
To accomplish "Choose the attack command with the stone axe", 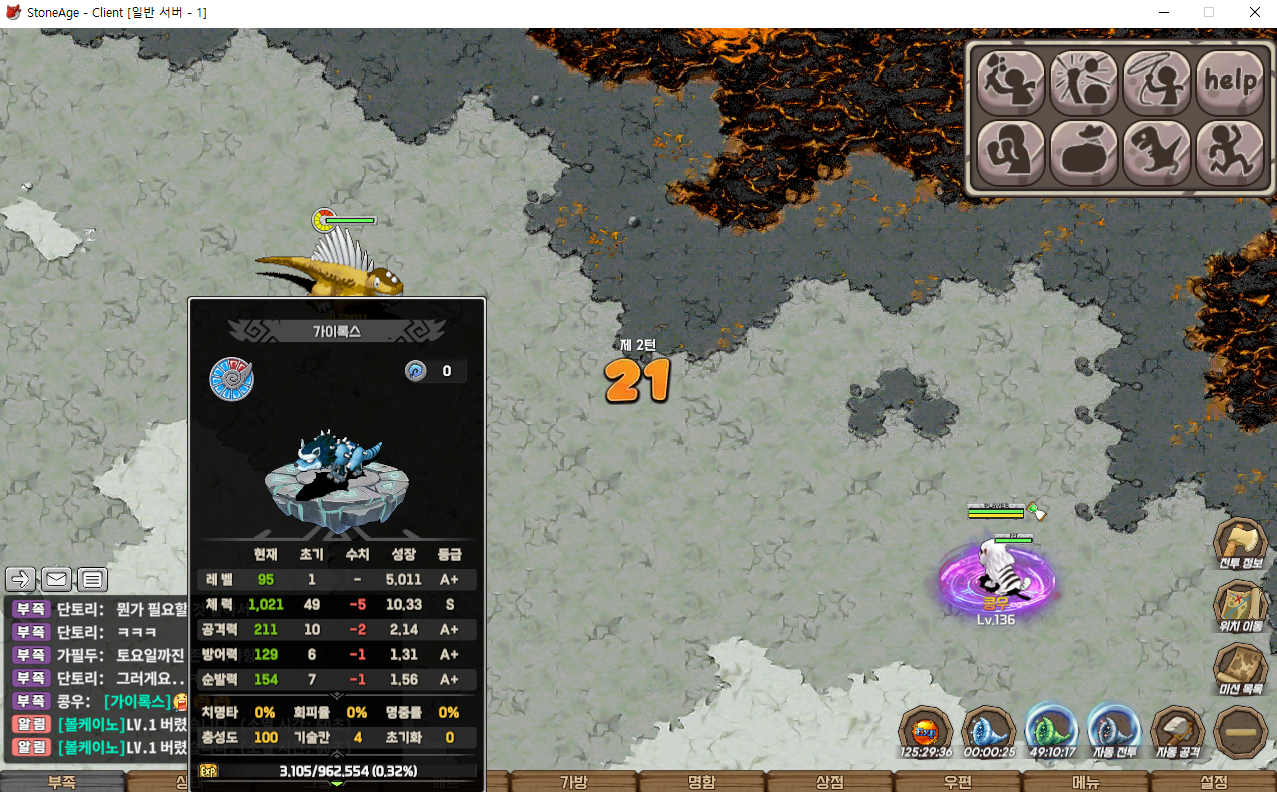I will click(1009, 82).
